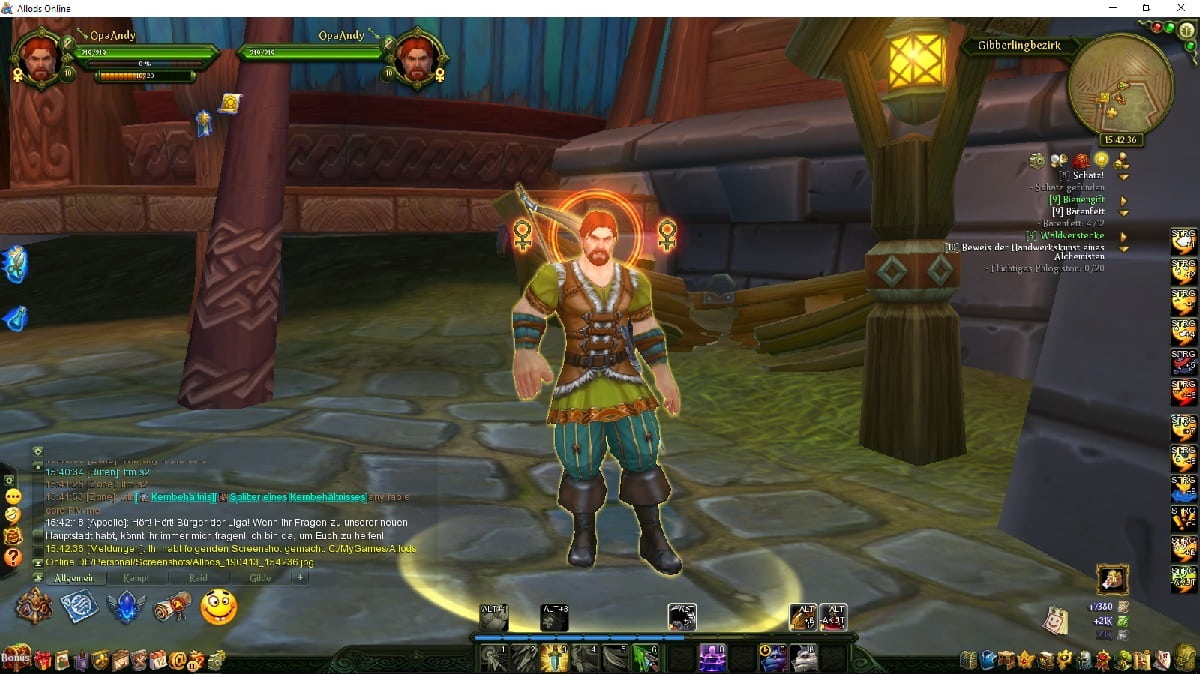Add a new chat tab with plus
Viewport: 1202px width, 674px height.
pyautogui.click(x=300, y=577)
